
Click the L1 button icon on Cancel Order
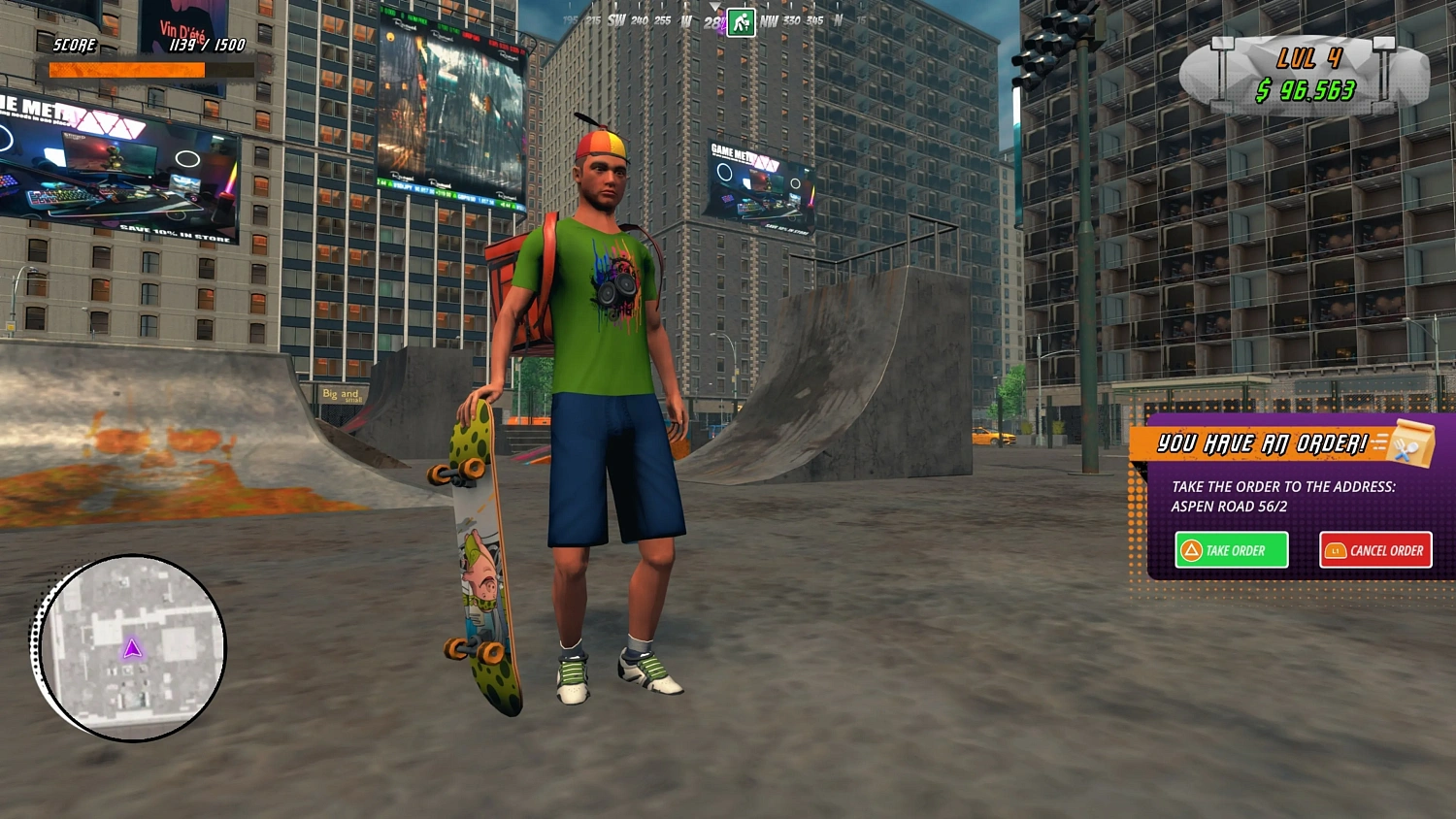tap(1335, 550)
